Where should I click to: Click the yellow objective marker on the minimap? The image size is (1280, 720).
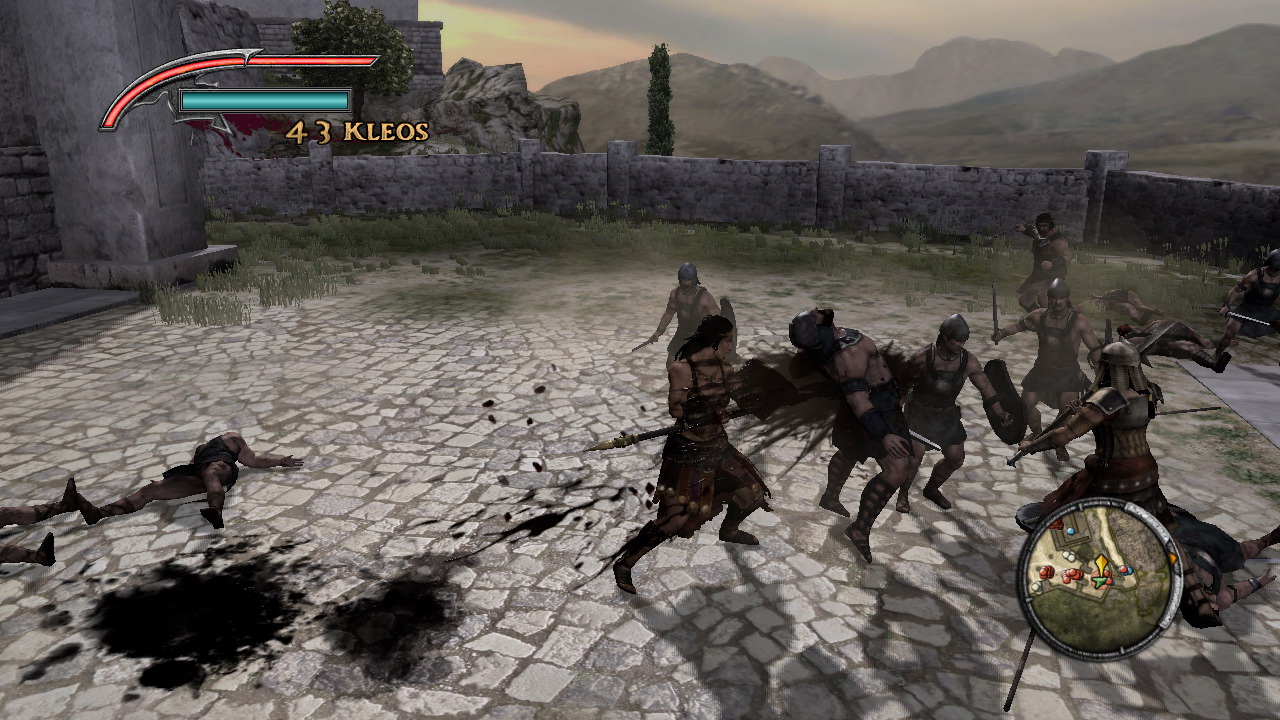click(1102, 562)
